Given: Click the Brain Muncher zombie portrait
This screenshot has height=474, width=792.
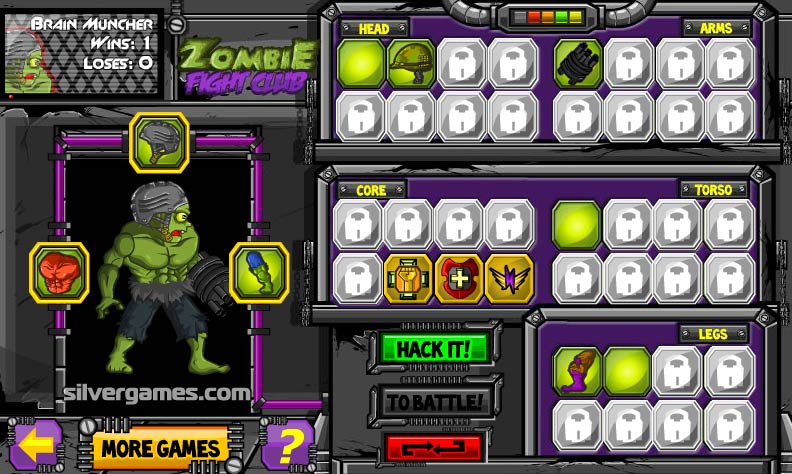Looking at the screenshot, I should click(38, 46).
